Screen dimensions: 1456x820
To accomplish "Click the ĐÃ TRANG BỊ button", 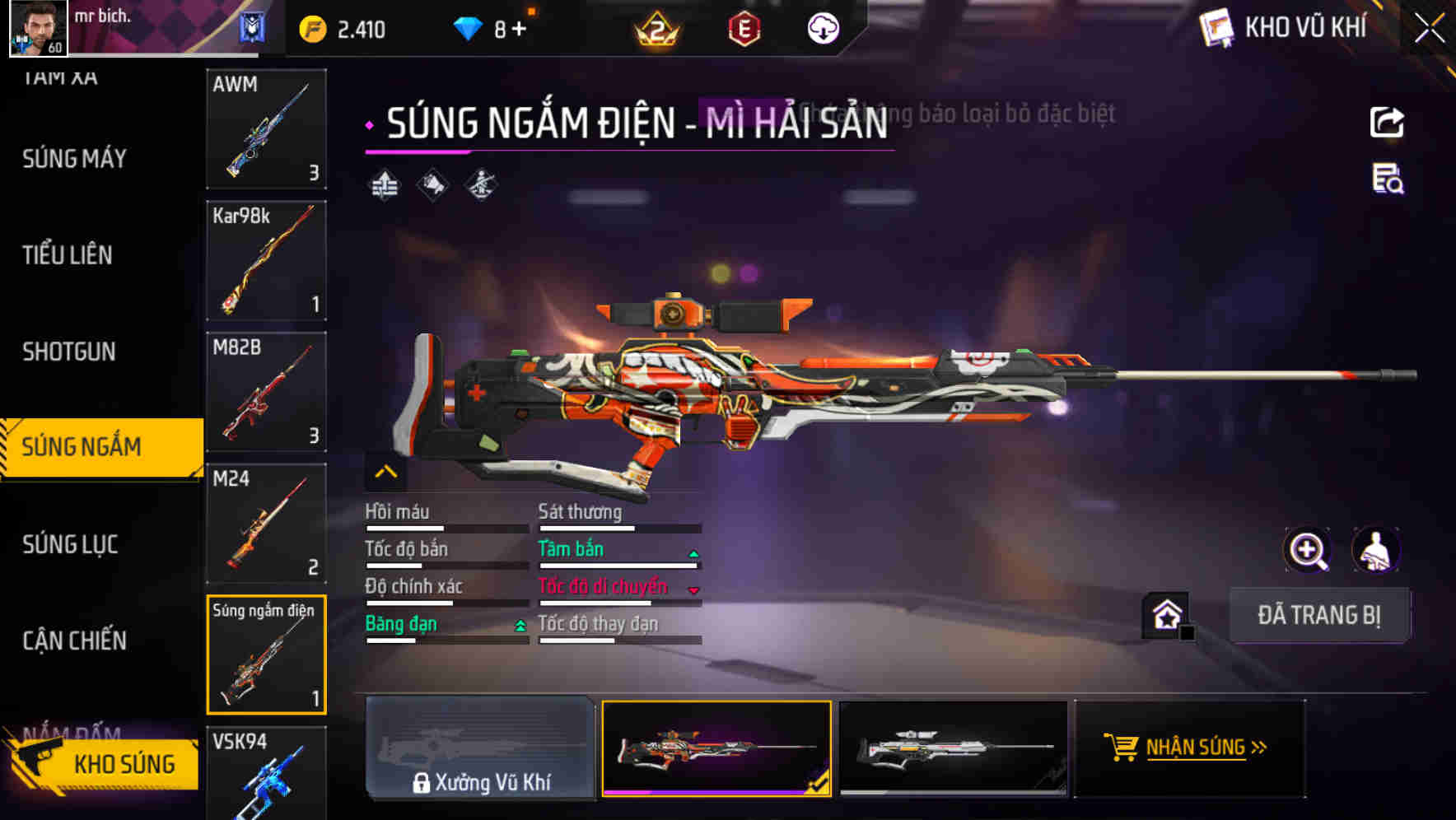I will pyautogui.click(x=1318, y=615).
